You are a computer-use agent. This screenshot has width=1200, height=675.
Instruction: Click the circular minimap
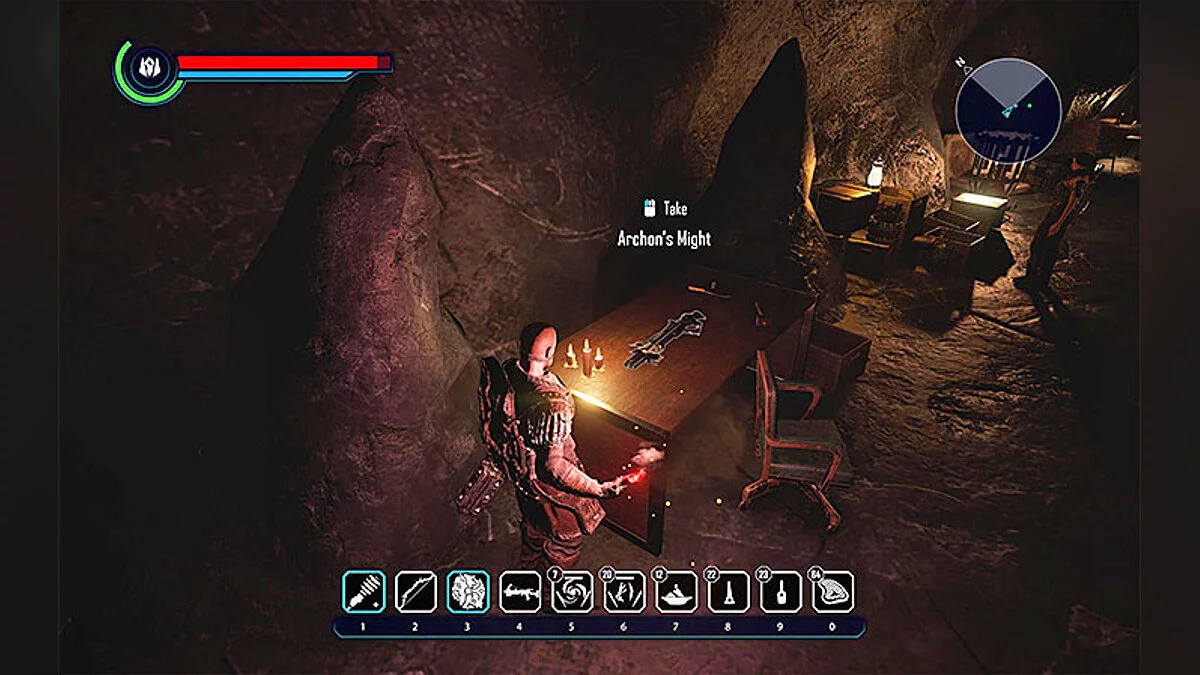tap(1007, 110)
